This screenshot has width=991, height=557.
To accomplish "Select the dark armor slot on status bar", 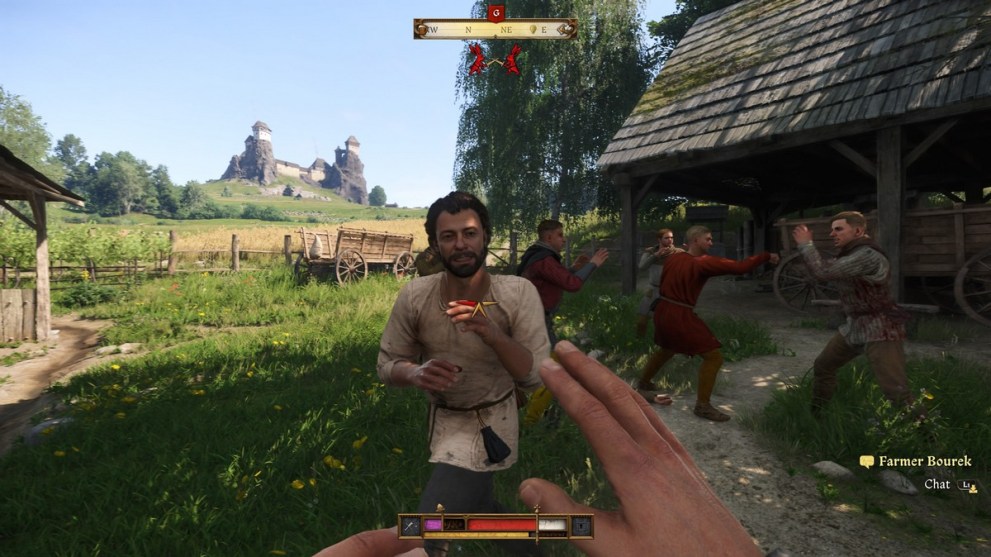I will [x=581, y=525].
